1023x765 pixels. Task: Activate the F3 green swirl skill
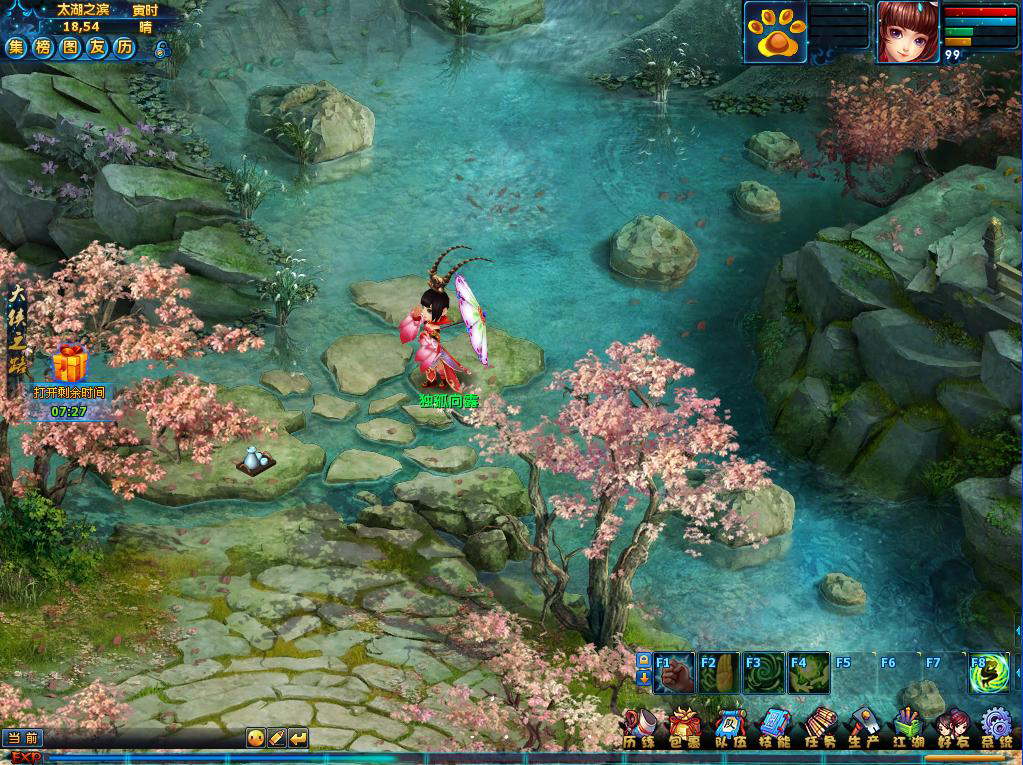[x=763, y=673]
